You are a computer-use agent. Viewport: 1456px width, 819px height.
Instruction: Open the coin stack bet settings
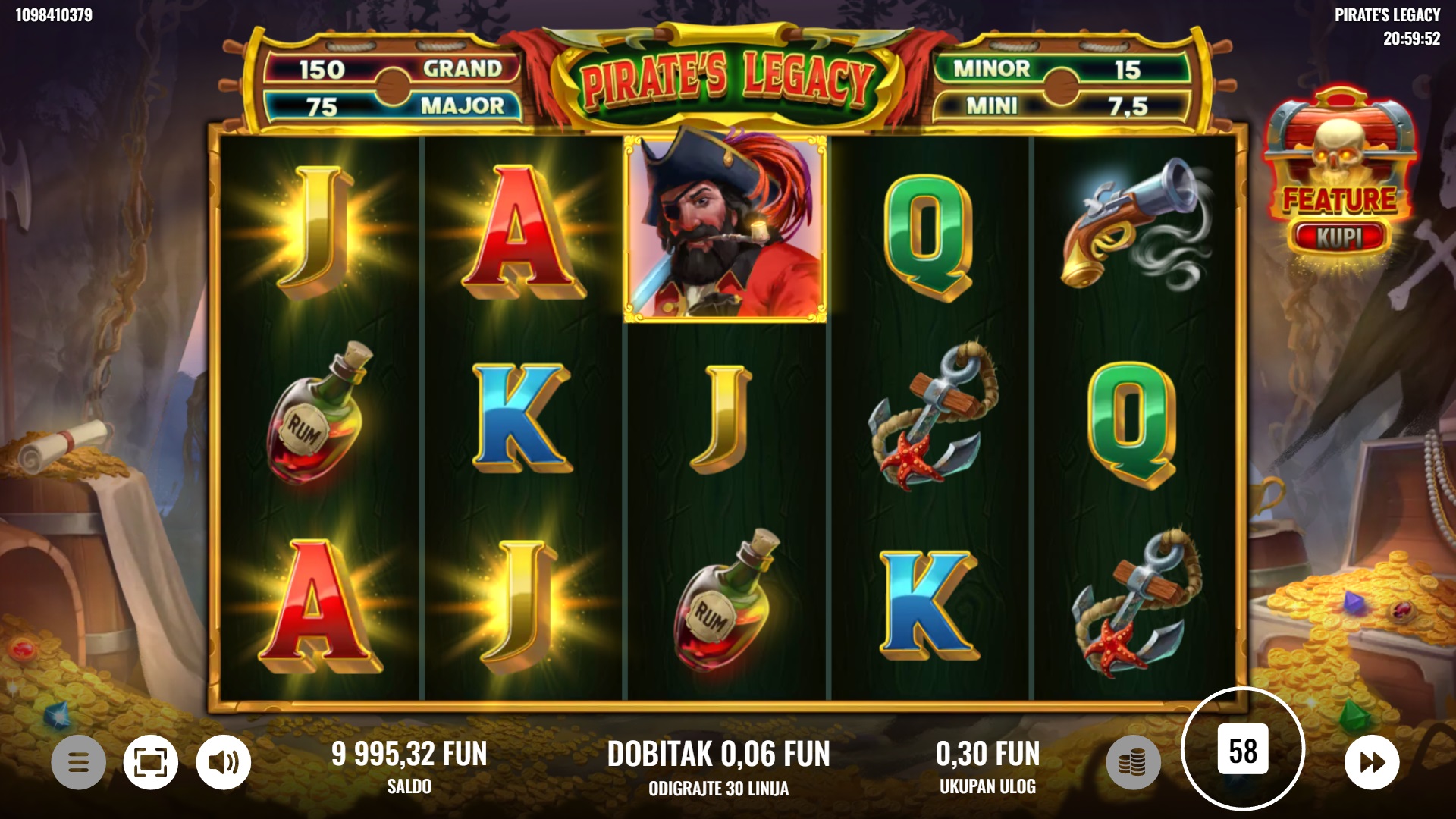click(1133, 761)
